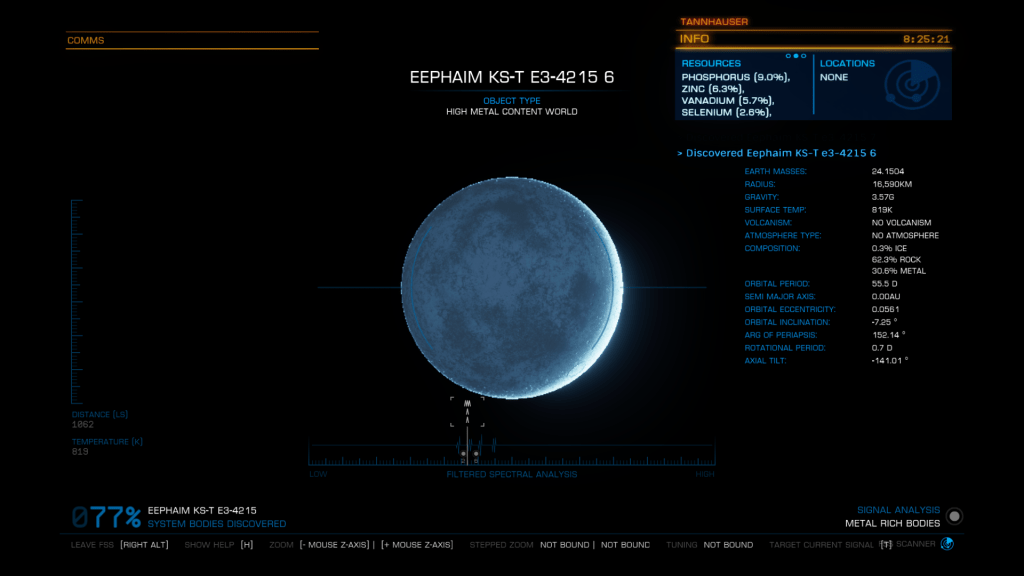The height and width of the screenshot is (576, 1024).
Task: Click the page indicator dots above Resources
Action: tap(796, 56)
